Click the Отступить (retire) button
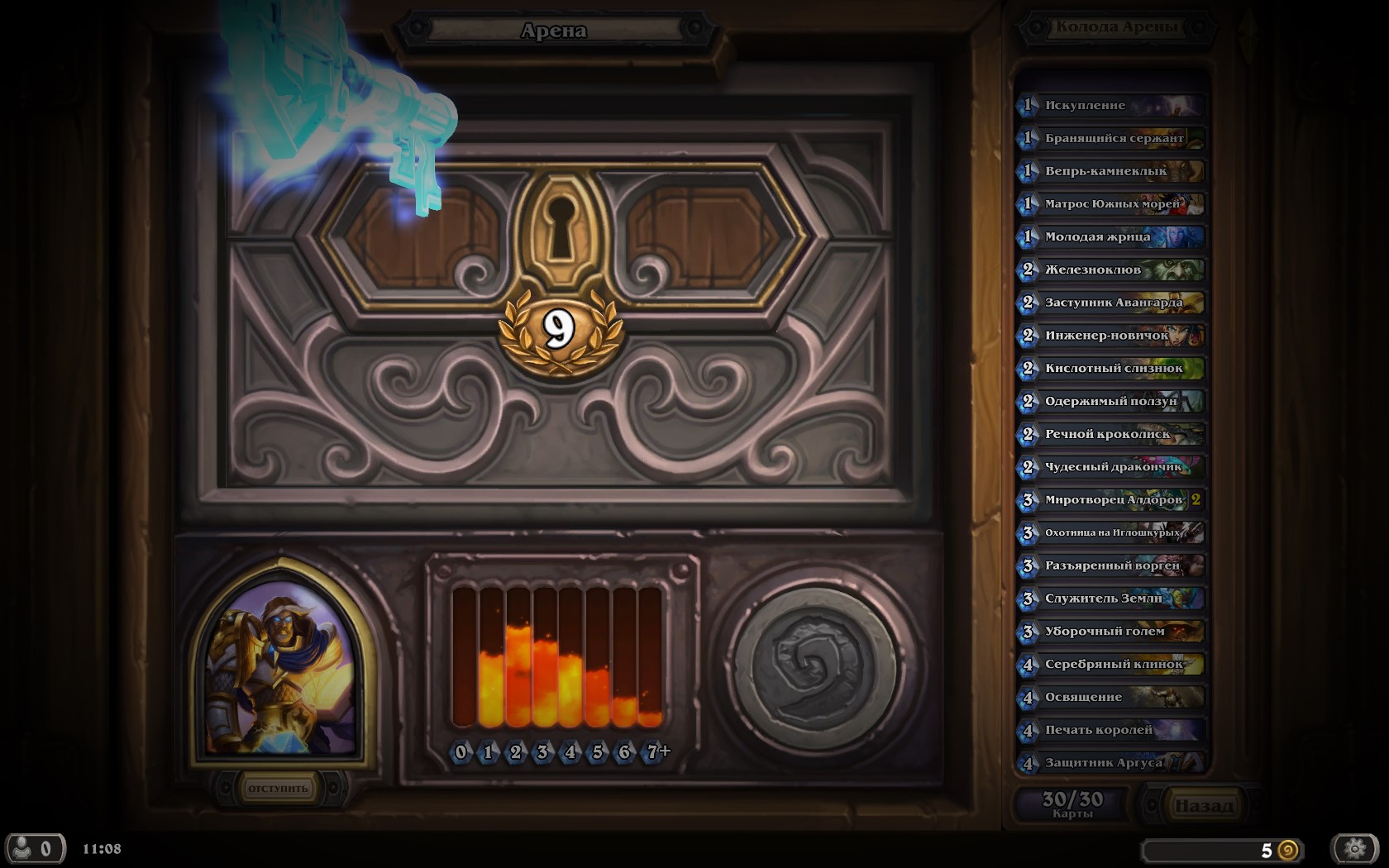The image size is (1389, 868). pyautogui.click(x=278, y=789)
